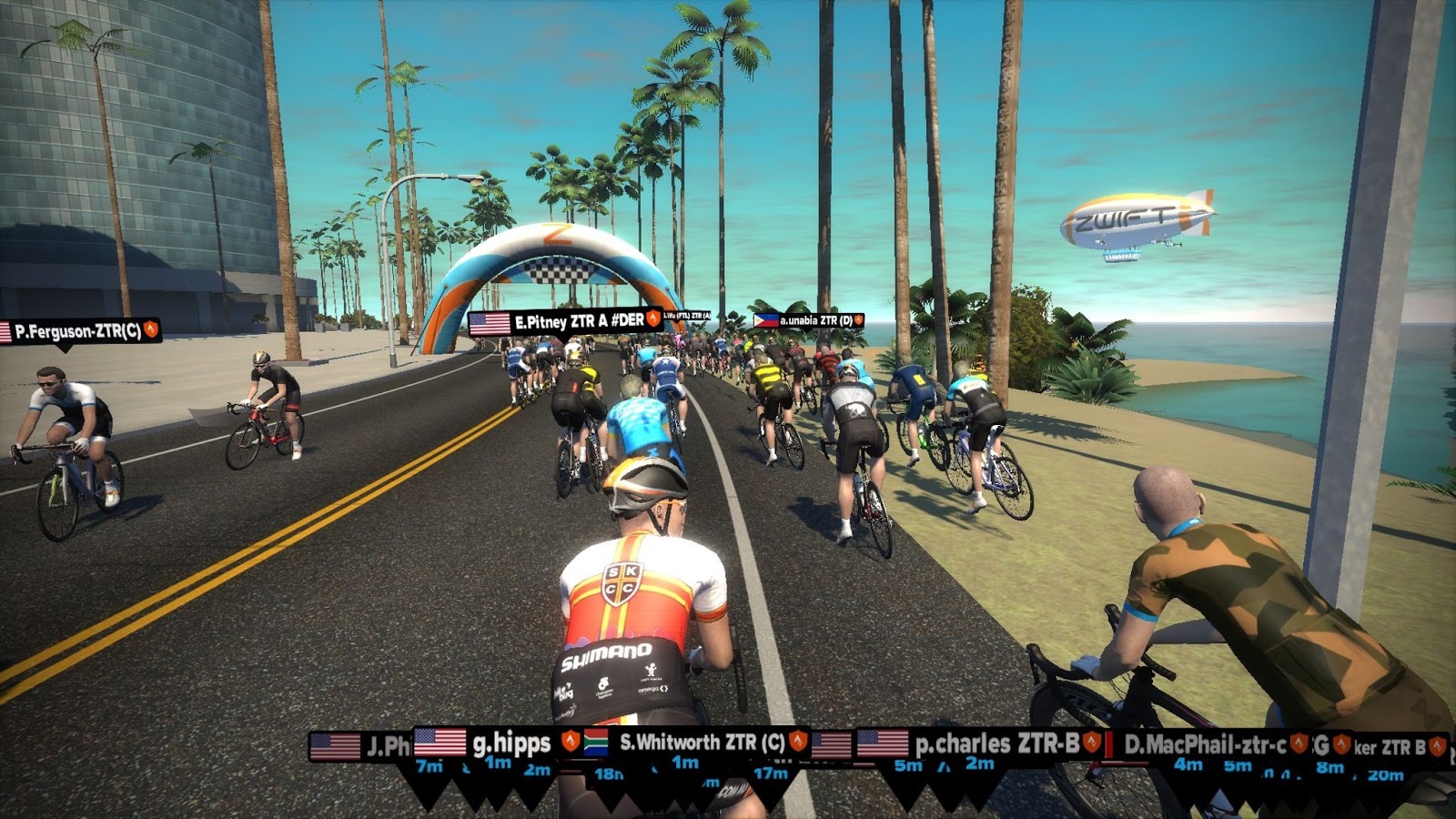Click the shield icon on P.Ferguson-ZTR(C) nameplate
Viewport: 1456px width, 819px height.
(x=150, y=329)
